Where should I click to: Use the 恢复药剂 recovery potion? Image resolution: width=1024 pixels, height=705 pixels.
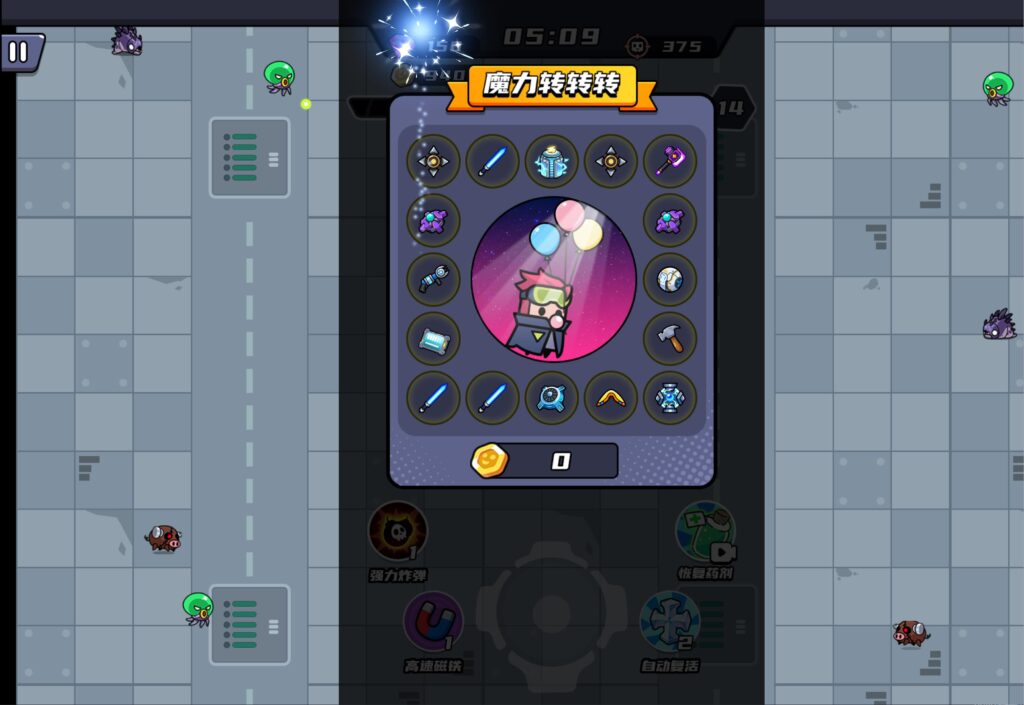coord(705,531)
